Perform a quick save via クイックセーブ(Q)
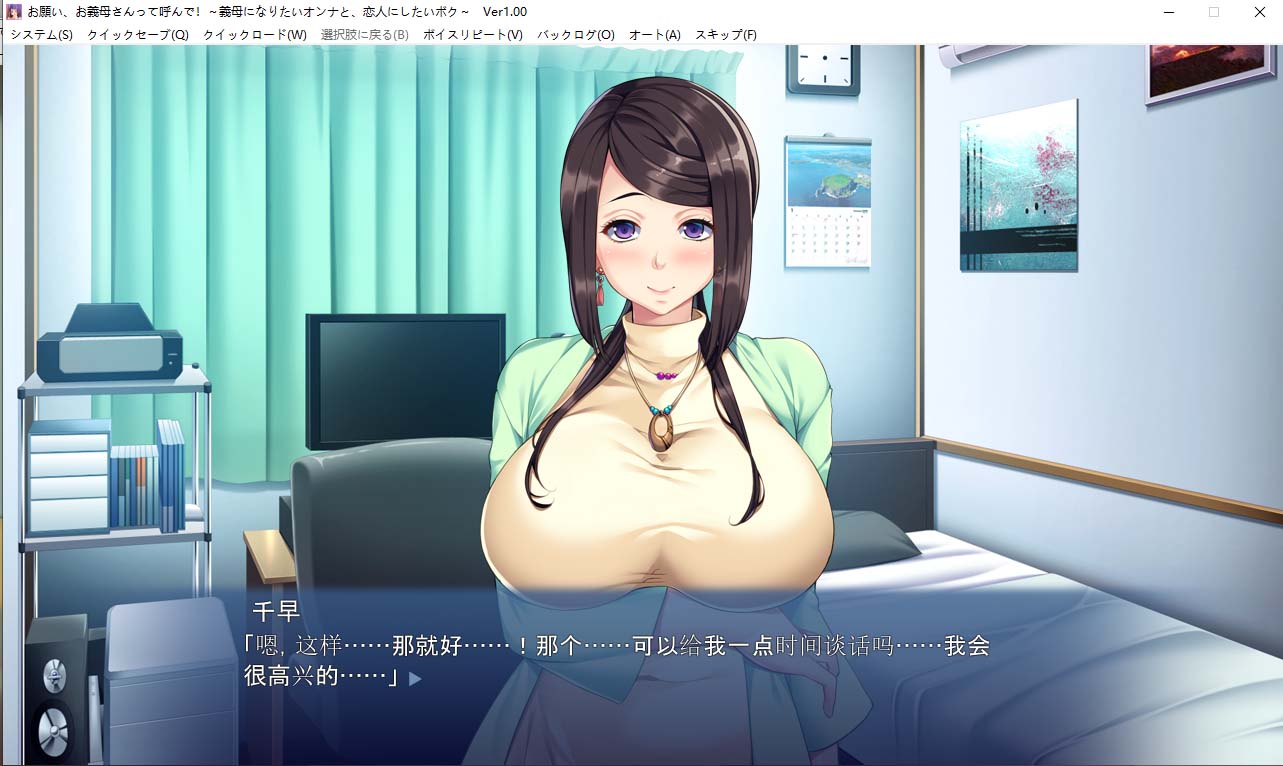 (x=137, y=33)
